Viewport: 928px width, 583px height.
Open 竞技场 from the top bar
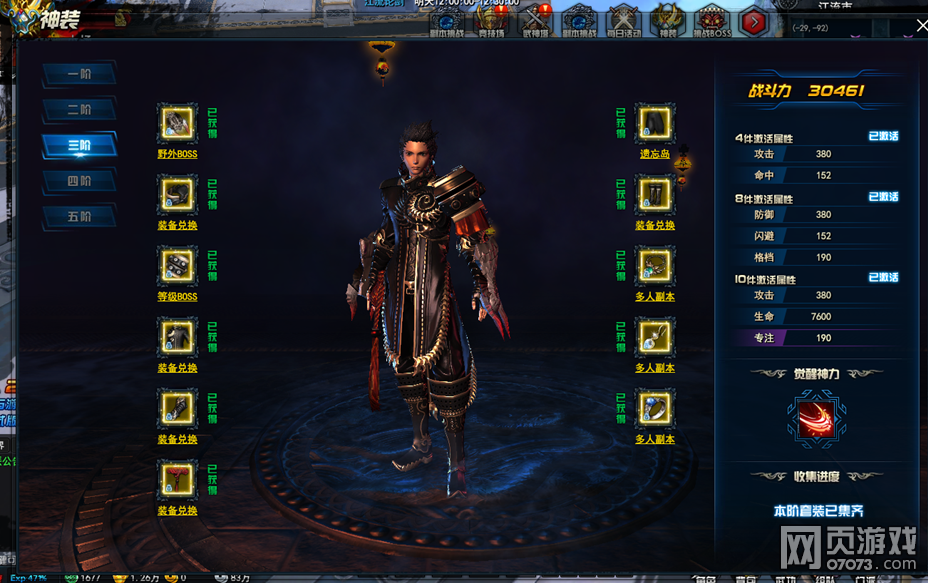492,19
